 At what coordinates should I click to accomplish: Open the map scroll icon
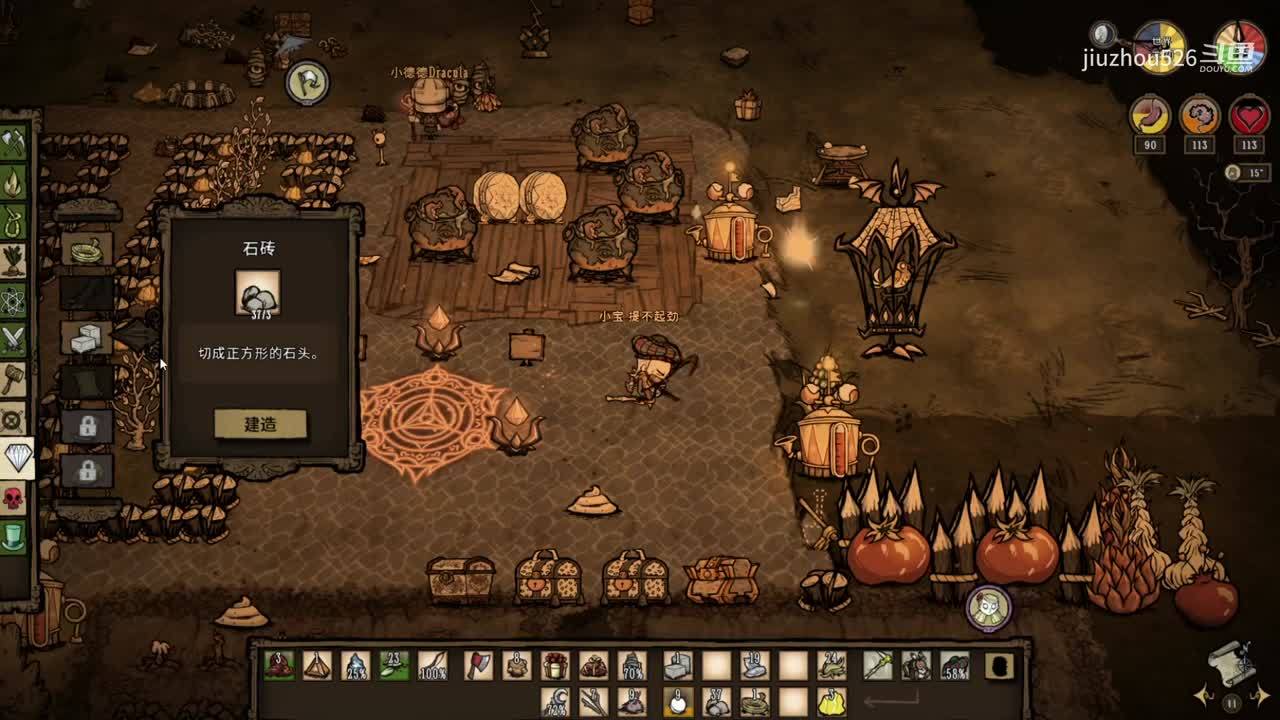click(1230, 662)
